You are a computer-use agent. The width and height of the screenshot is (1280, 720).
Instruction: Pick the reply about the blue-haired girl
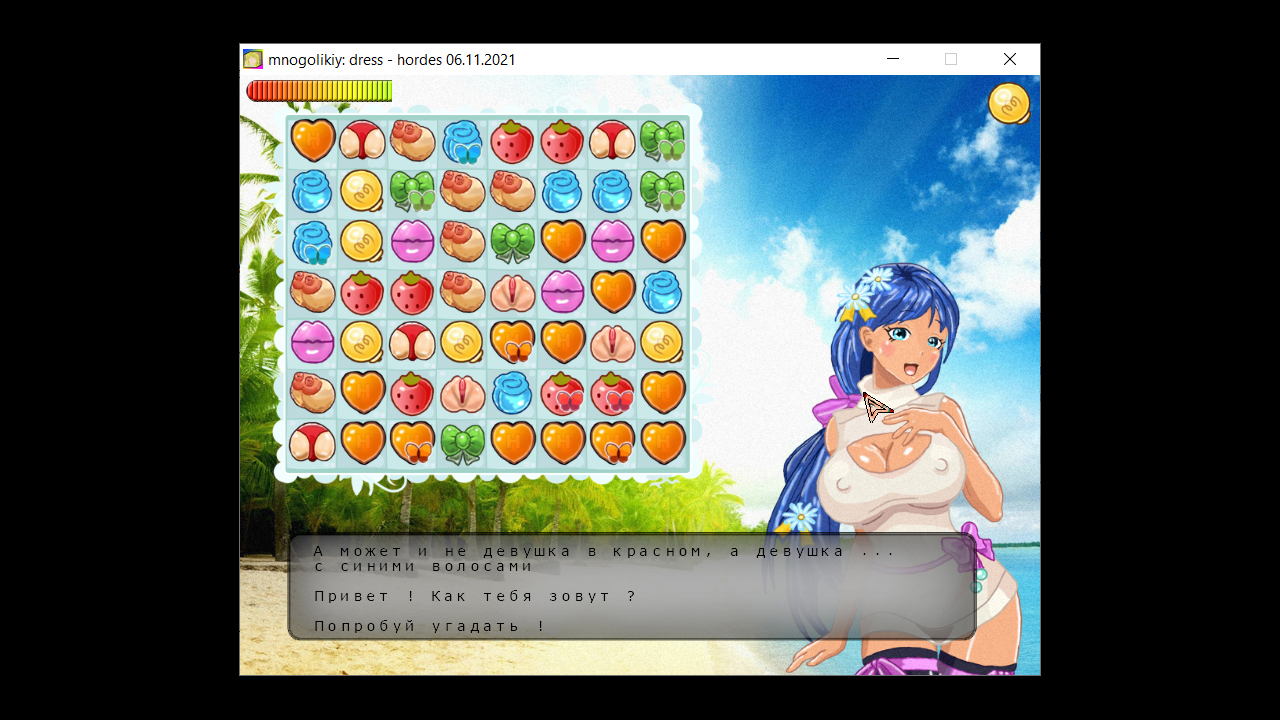pyautogui.click(x=600, y=558)
